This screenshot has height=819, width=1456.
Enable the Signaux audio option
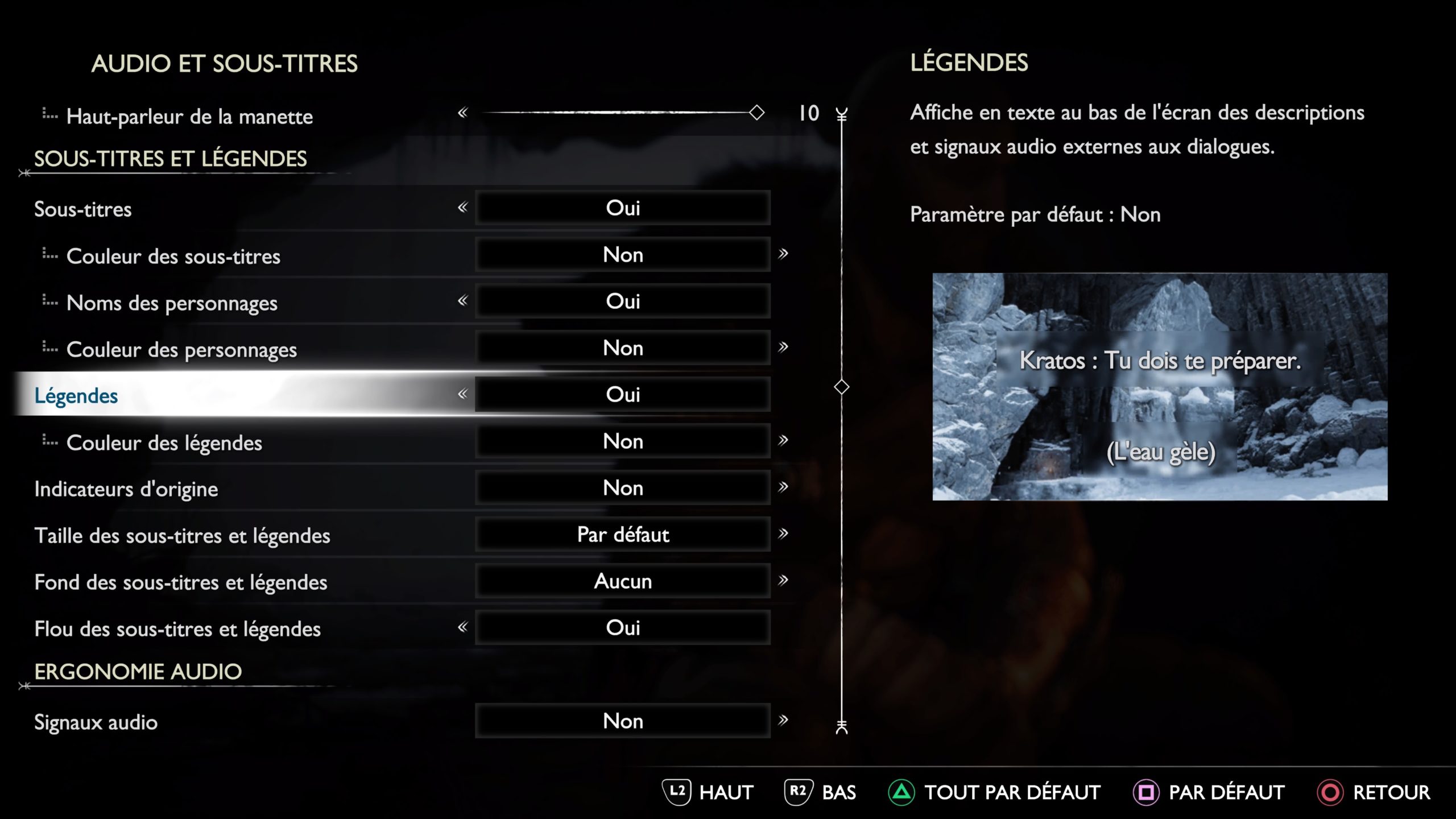[x=623, y=721]
